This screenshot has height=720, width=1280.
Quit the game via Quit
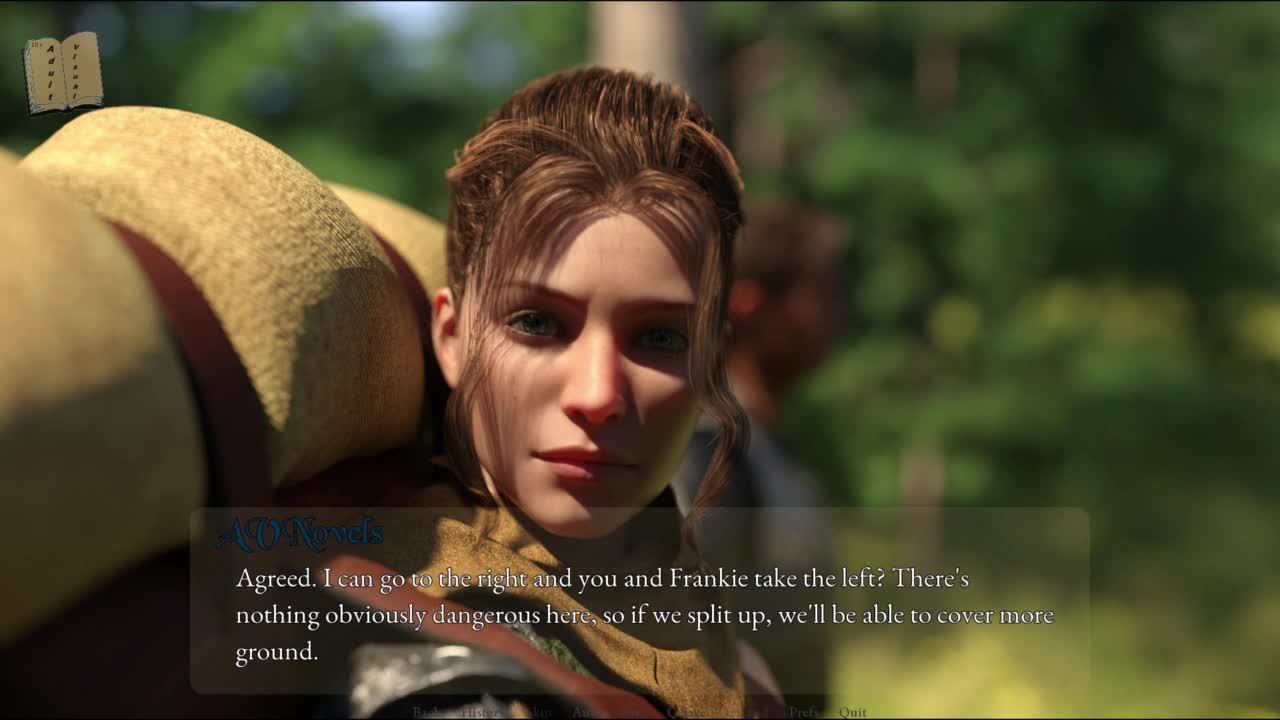click(x=853, y=712)
